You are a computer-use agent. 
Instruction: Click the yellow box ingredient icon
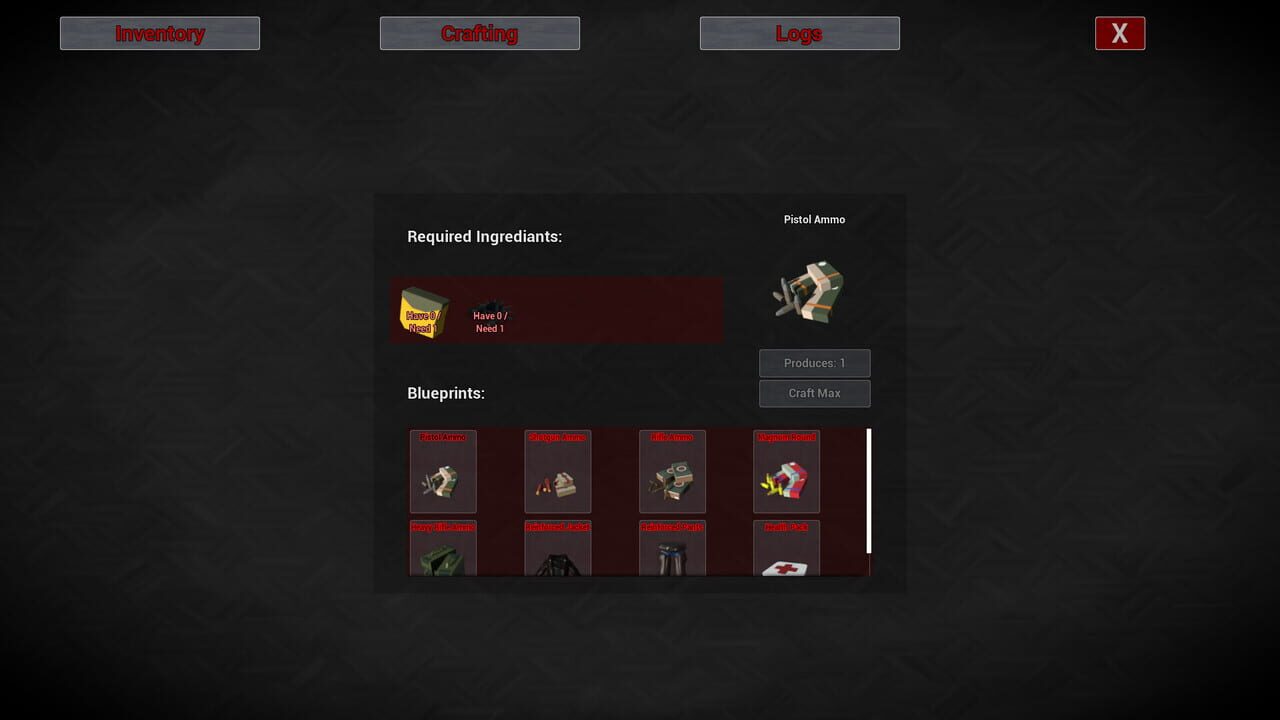pyautogui.click(x=424, y=311)
